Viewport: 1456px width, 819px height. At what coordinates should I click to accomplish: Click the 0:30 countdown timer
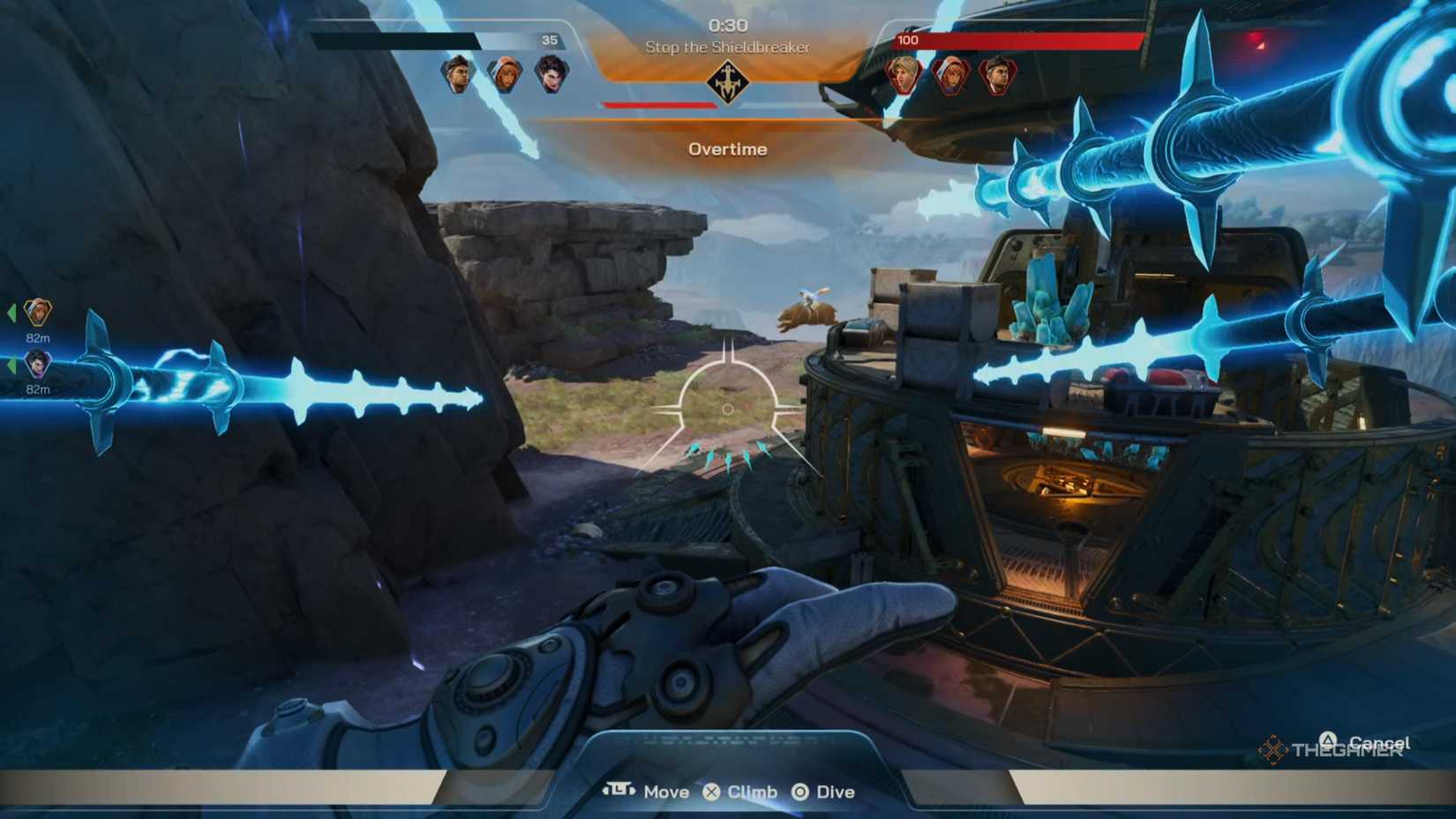tap(729, 26)
